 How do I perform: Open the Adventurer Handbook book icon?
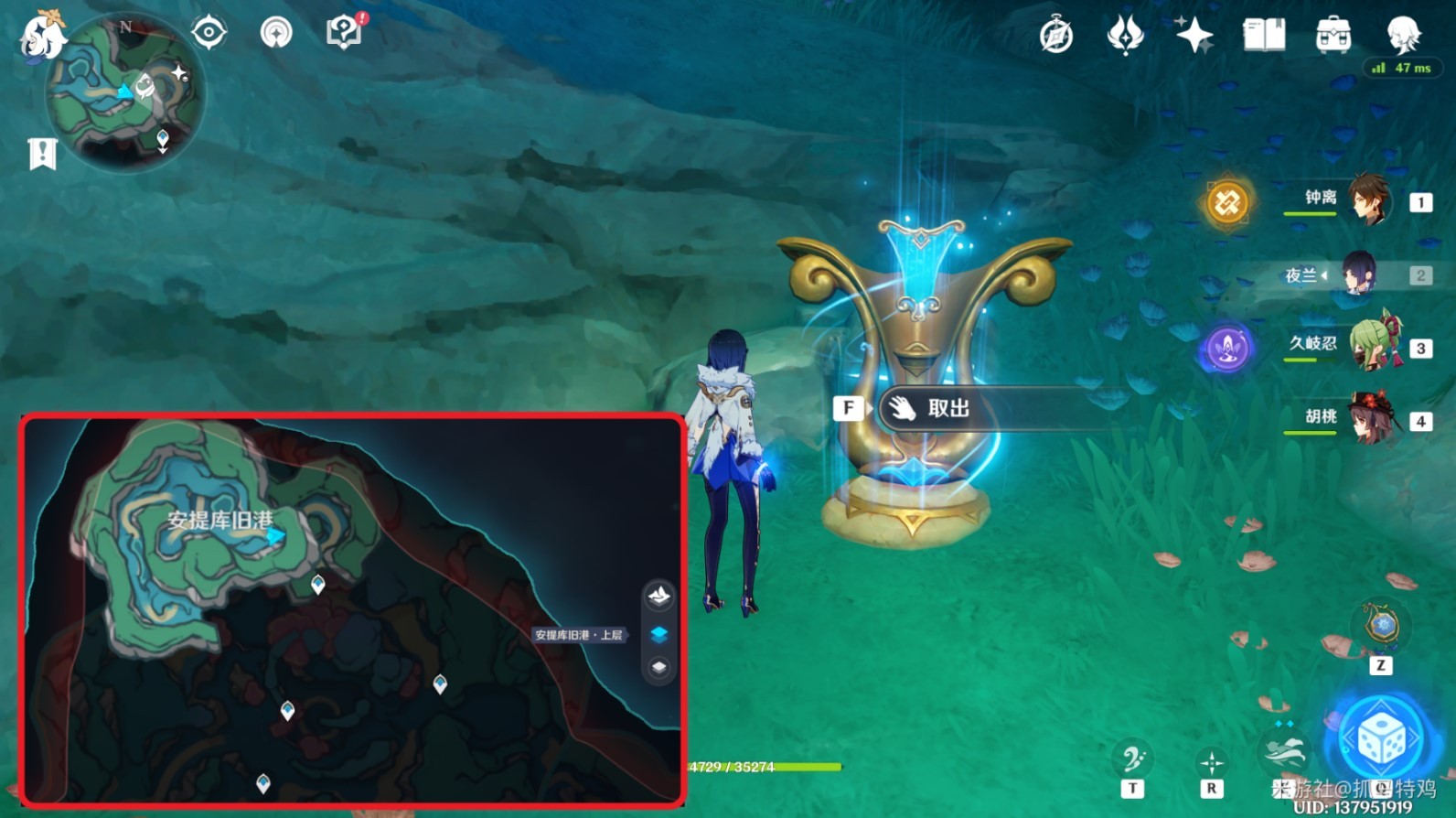coord(1263,35)
